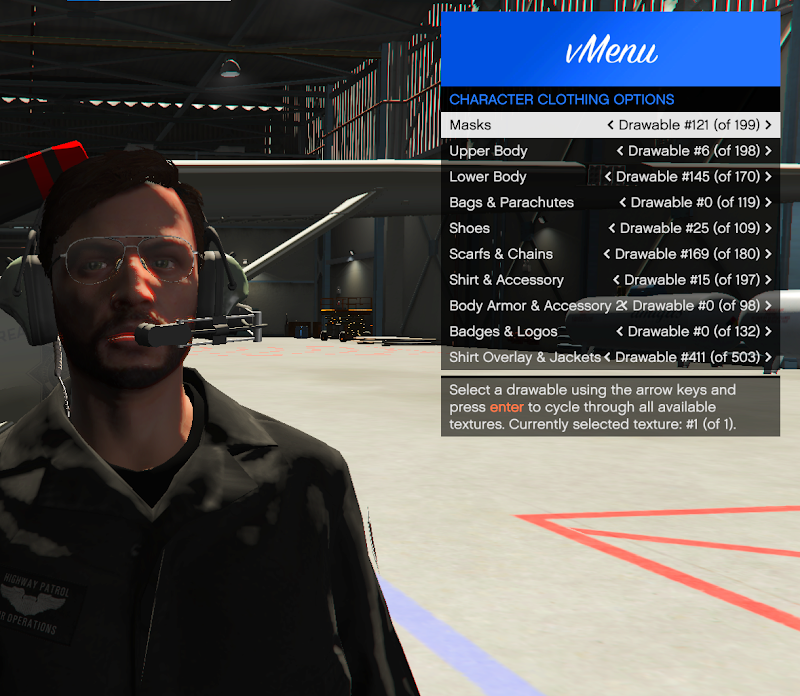Step back the Scarfs & Chains drawable arrow

pyautogui.click(x=607, y=254)
